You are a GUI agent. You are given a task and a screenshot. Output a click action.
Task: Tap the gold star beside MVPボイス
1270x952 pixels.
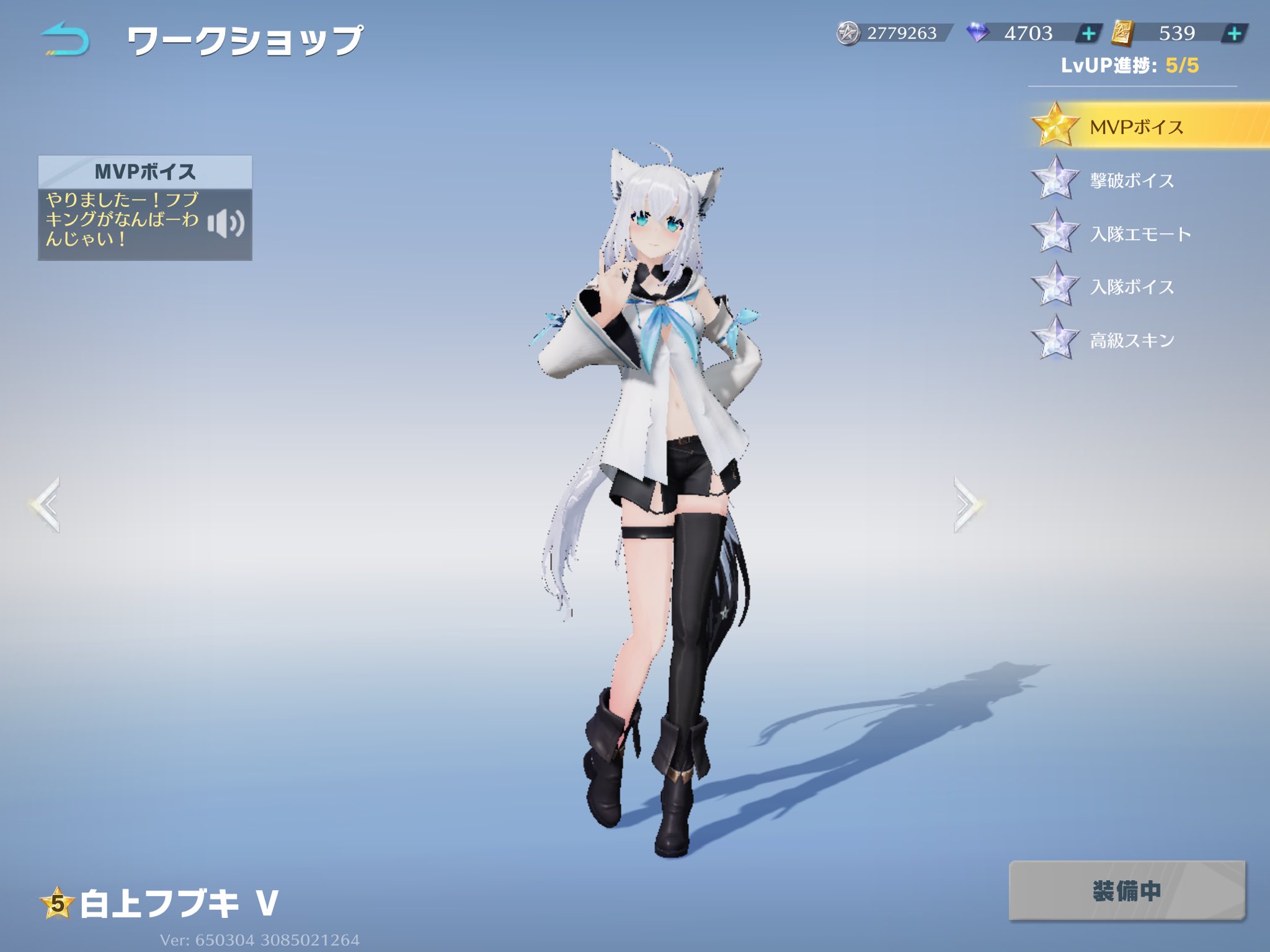pyautogui.click(x=1056, y=125)
